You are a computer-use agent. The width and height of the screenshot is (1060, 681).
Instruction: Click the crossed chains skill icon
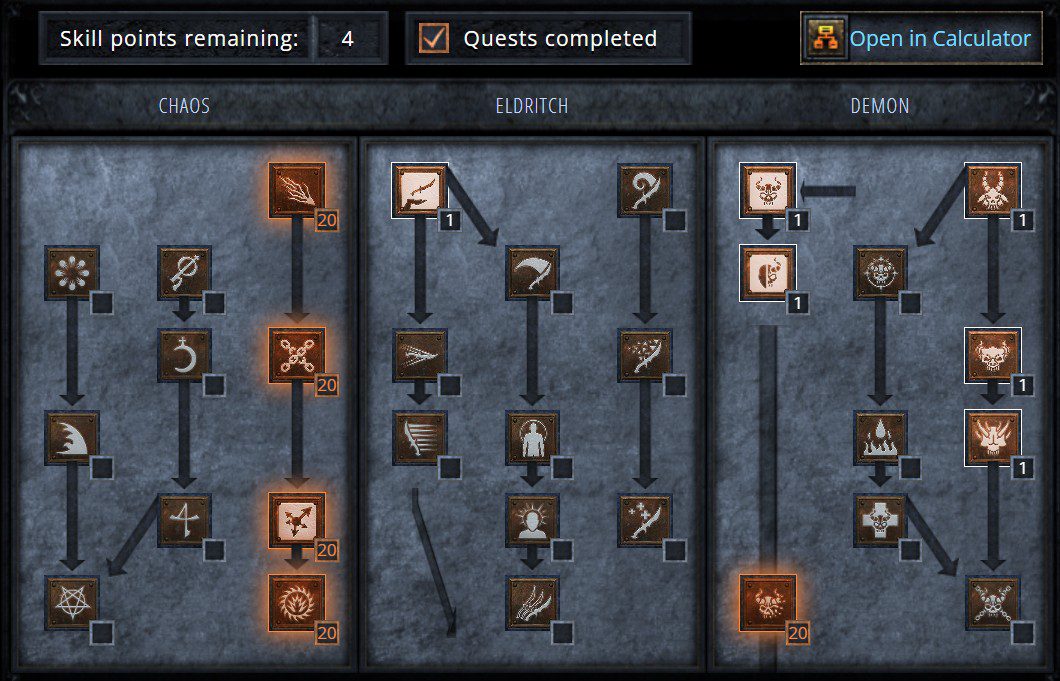click(x=297, y=356)
